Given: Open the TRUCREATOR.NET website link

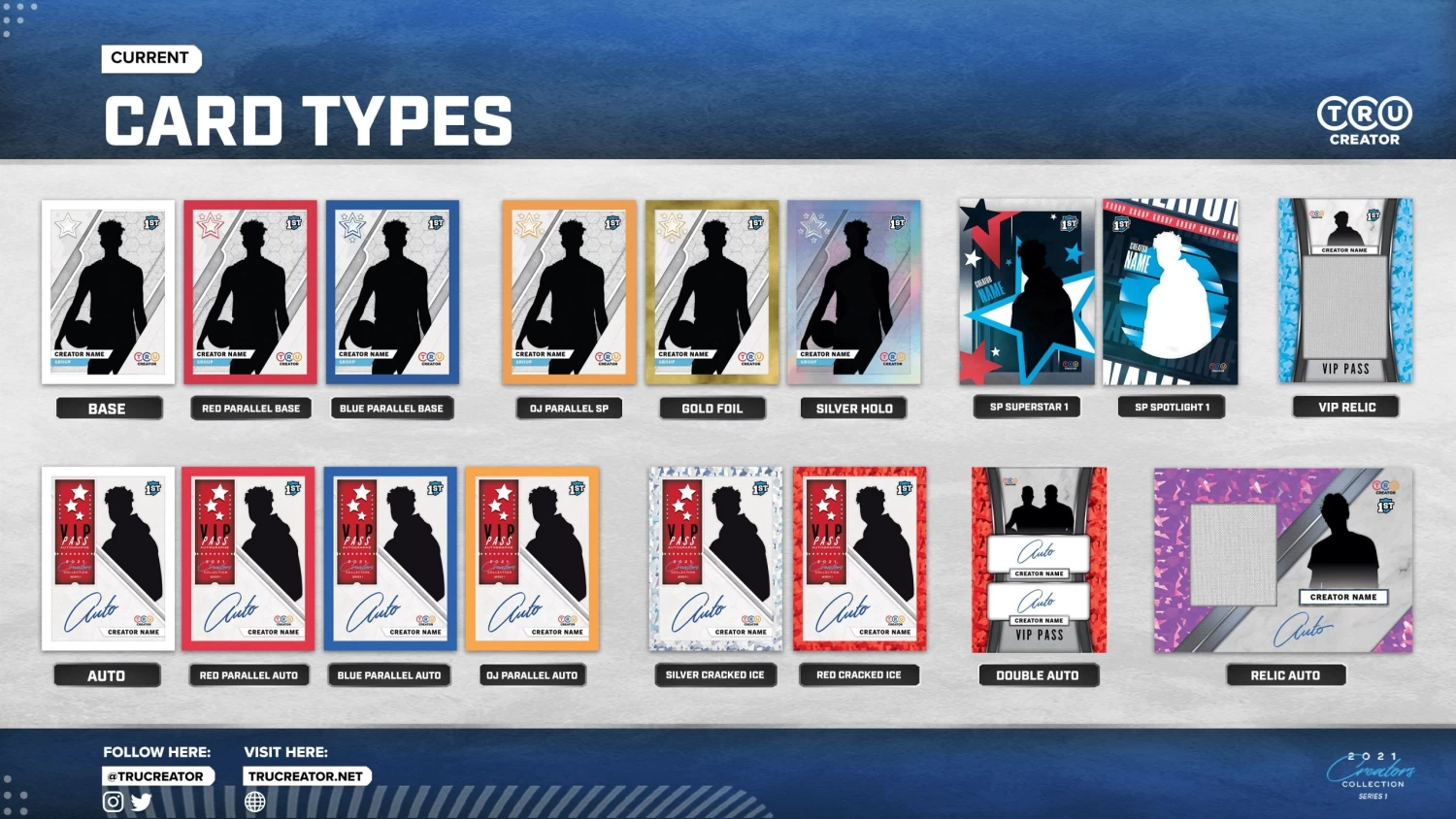Looking at the screenshot, I should tap(306, 776).
